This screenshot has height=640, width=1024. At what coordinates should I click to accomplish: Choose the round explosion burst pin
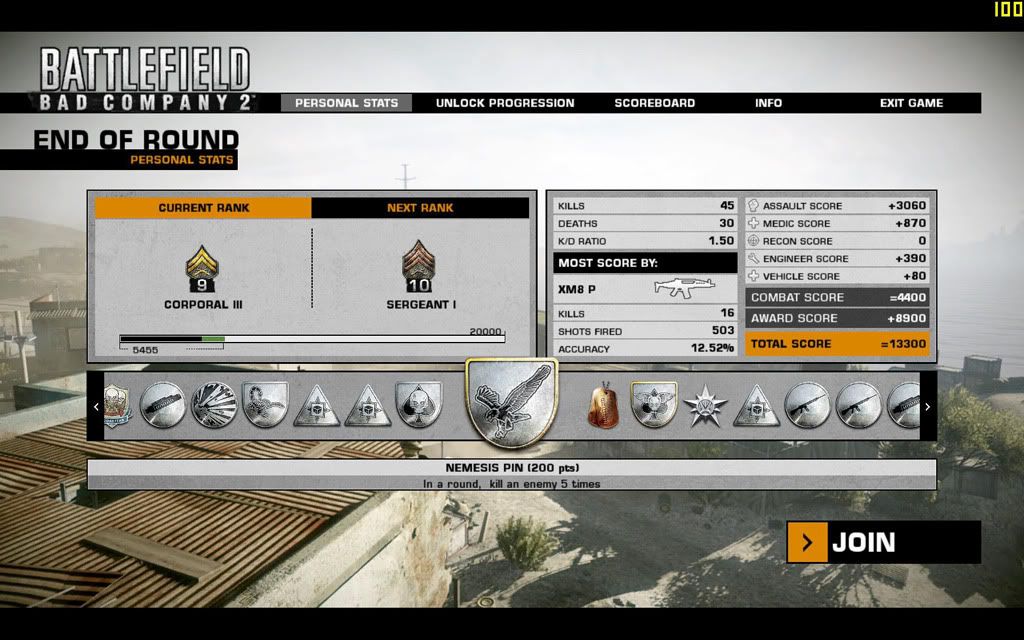click(x=213, y=405)
